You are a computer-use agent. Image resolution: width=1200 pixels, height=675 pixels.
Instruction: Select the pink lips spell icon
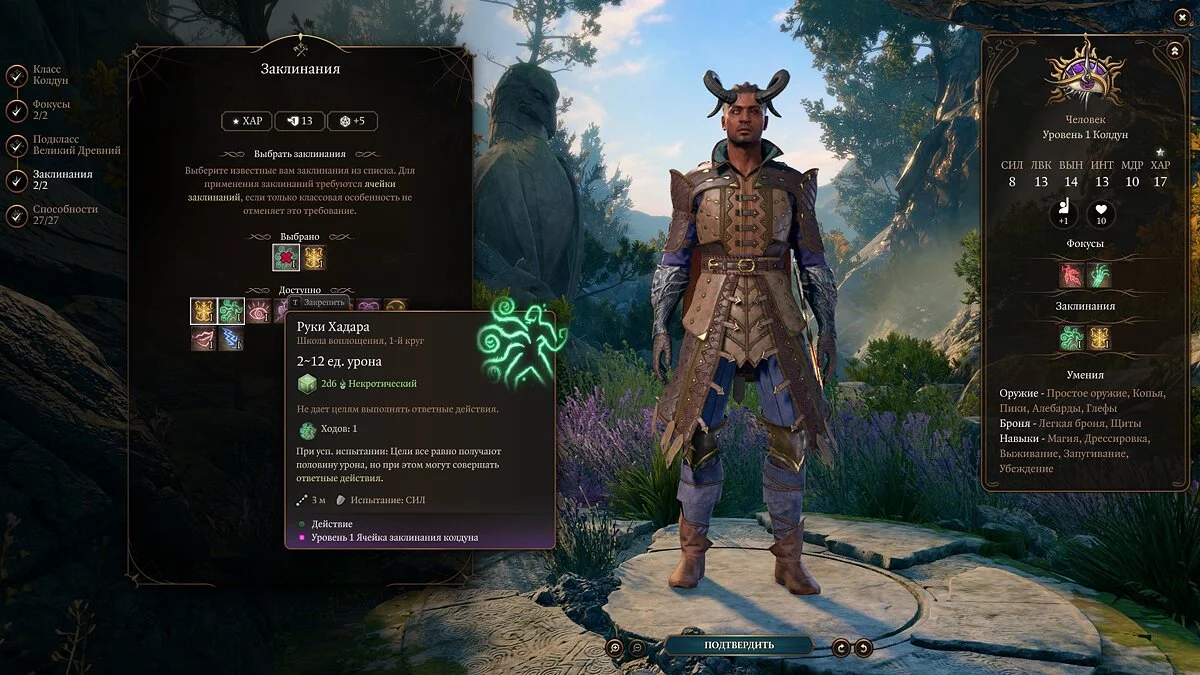coord(204,339)
